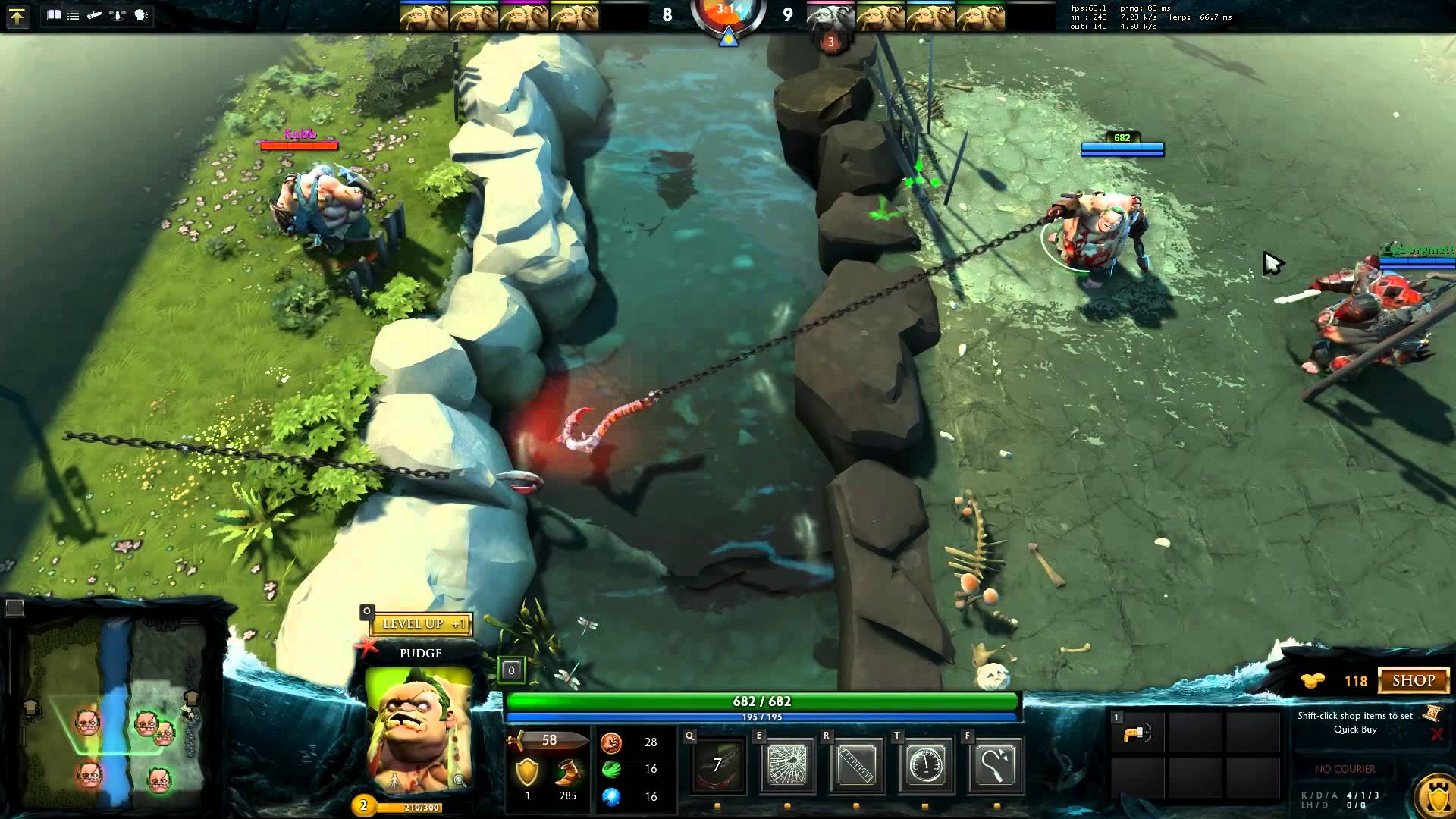Open the talking head chat icon
1456x819 pixels.
pyautogui.click(x=141, y=14)
